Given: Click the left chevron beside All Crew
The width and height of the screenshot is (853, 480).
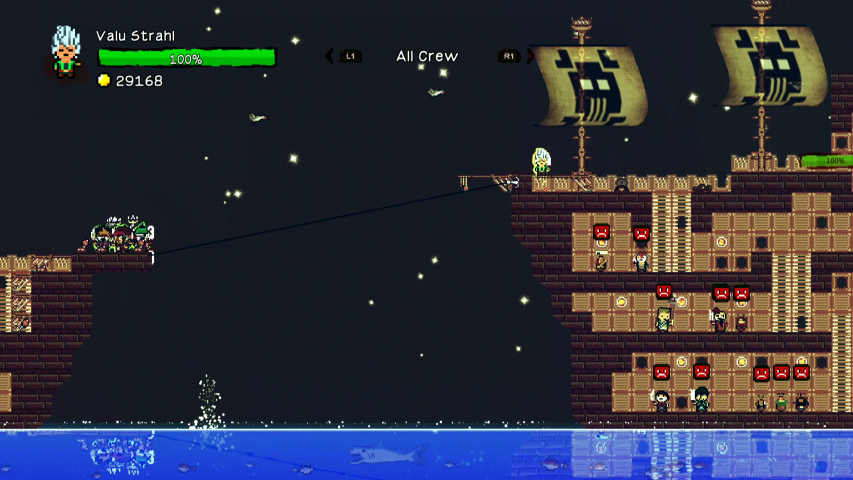Looking at the screenshot, I should click(330, 56).
